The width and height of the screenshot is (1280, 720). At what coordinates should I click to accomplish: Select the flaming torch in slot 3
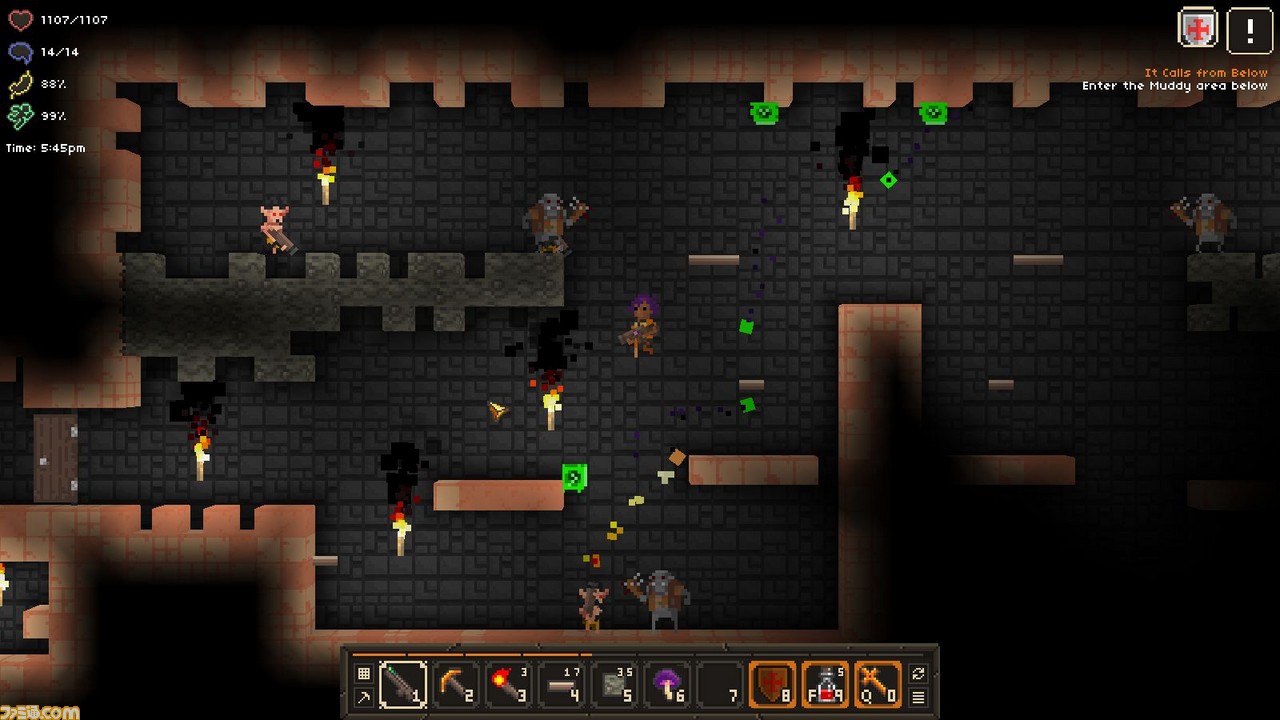(x=510, y=684)
